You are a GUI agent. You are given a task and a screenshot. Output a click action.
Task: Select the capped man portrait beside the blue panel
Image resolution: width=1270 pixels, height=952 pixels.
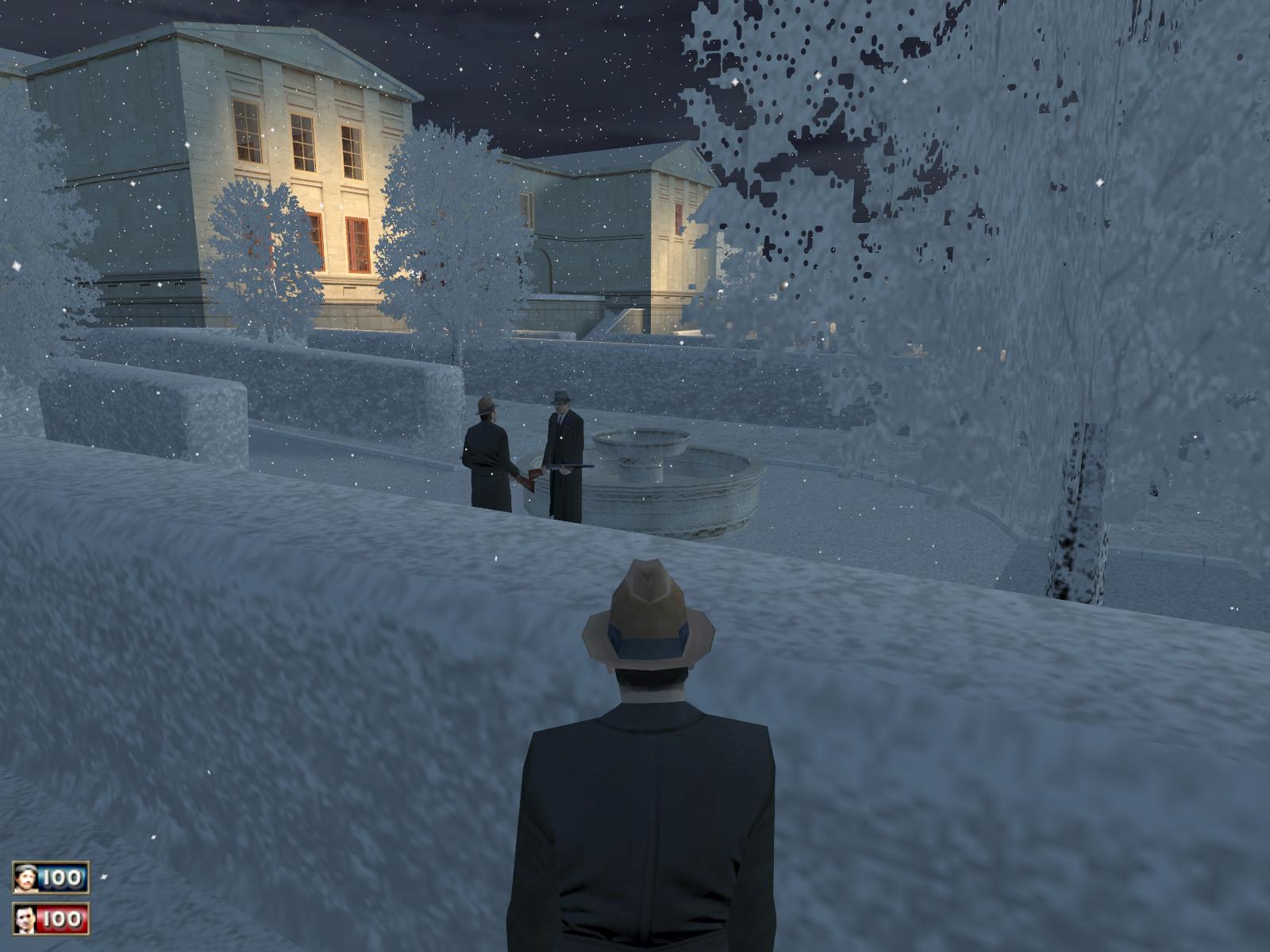(25, 877)
